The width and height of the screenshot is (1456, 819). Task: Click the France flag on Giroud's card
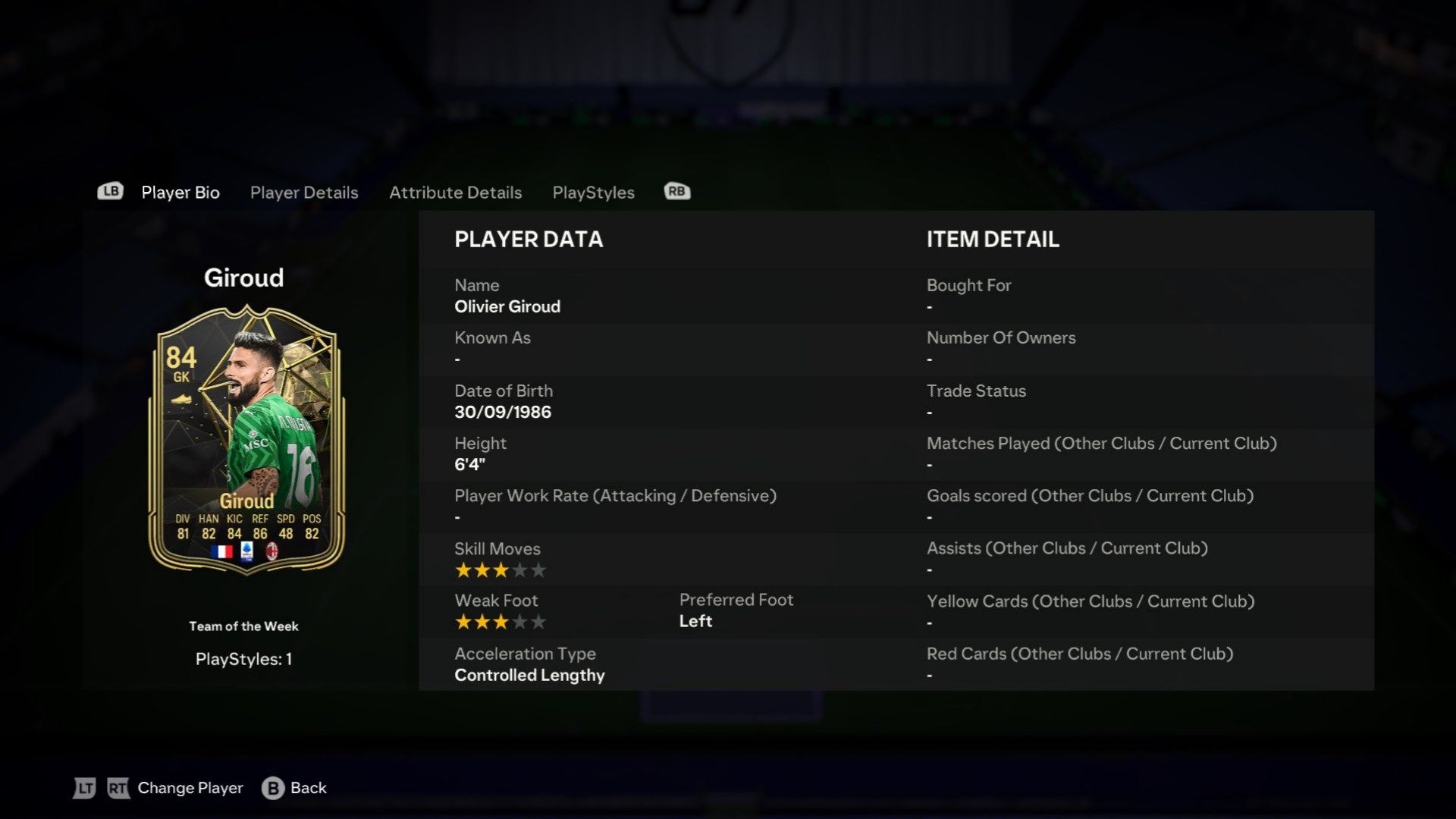pos(221,552)
